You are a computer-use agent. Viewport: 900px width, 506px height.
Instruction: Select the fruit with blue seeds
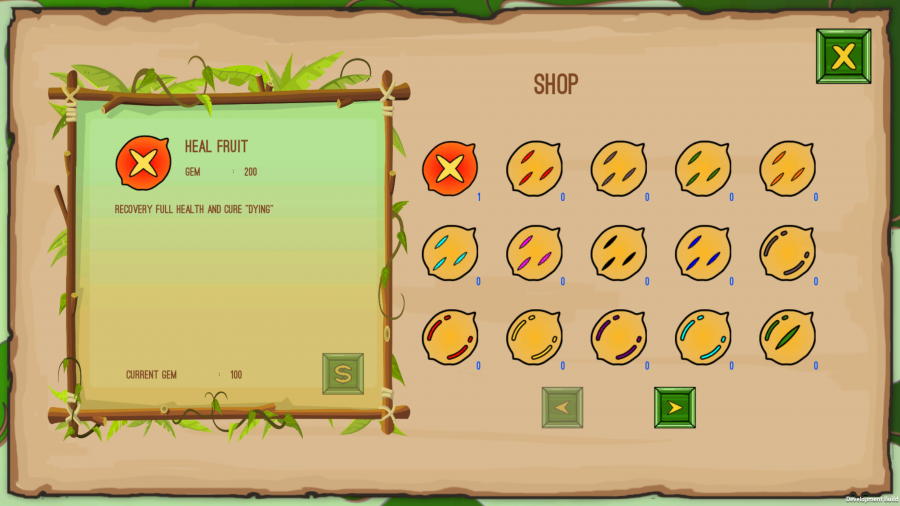coord(703,252)
